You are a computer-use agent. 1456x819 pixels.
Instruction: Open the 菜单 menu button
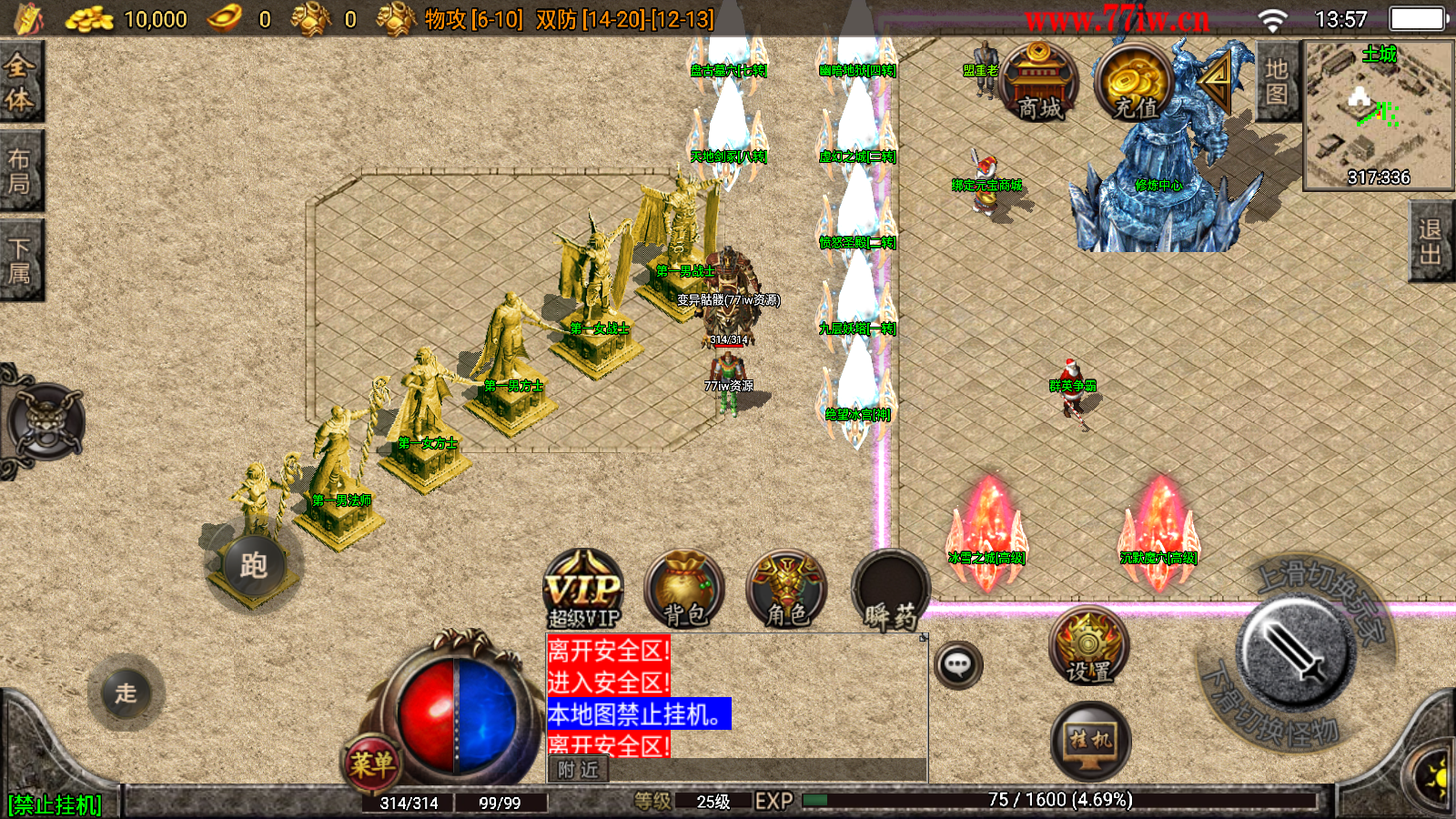[x=372, y=764]
